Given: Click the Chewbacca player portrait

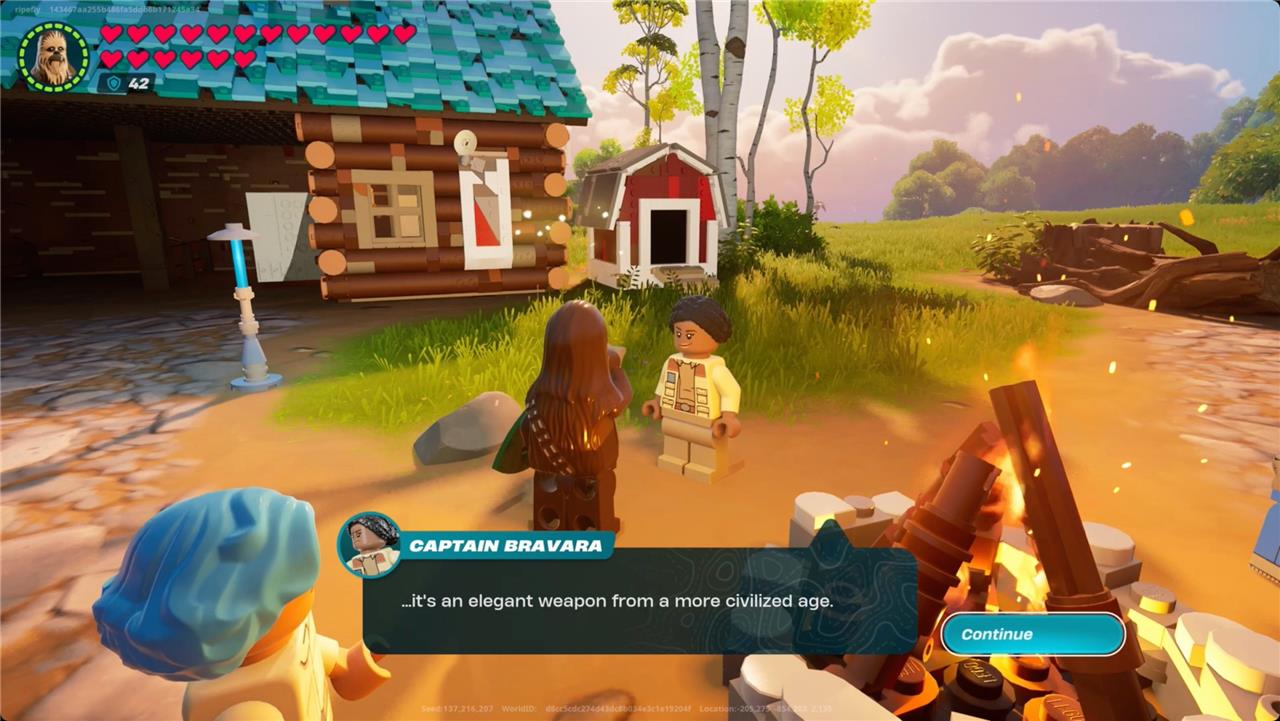Looking at the screenshot, I should pos(53,57).
